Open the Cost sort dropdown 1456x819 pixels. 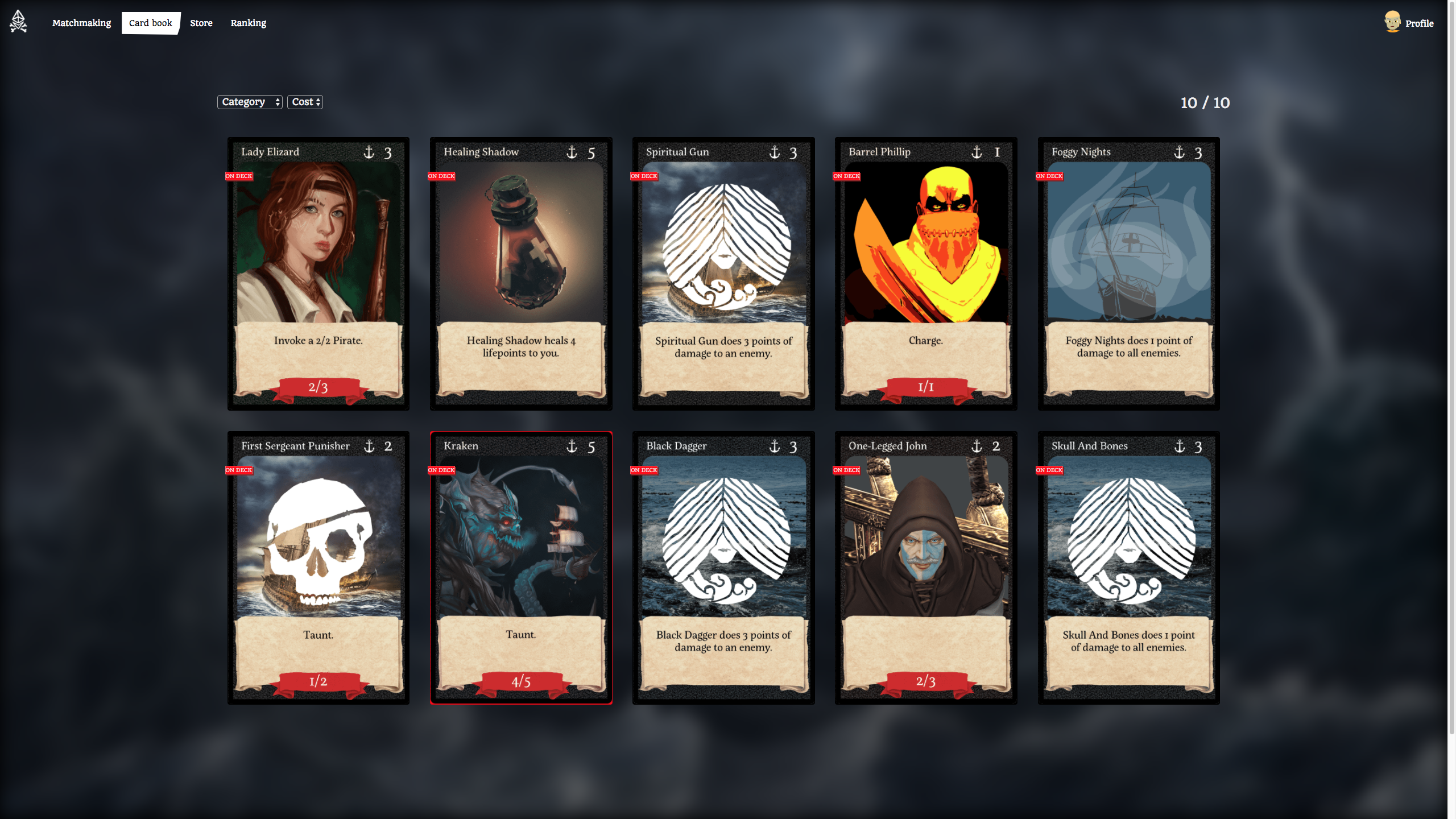coord(305,102)
